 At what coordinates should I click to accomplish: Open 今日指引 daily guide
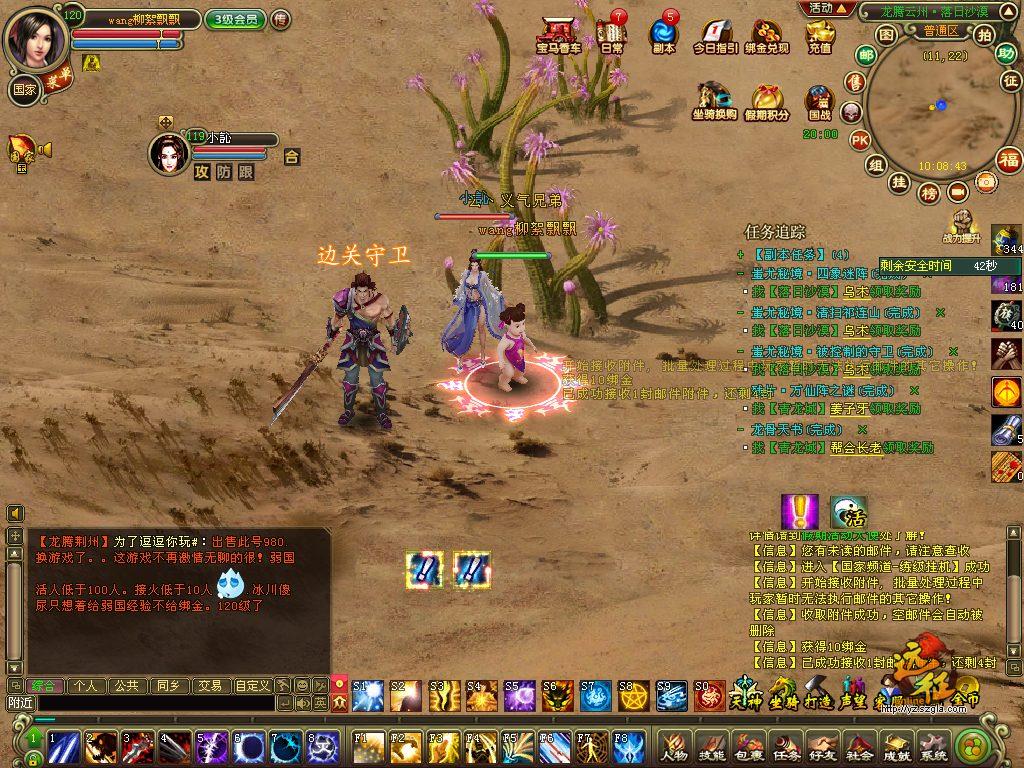point(716,35)
